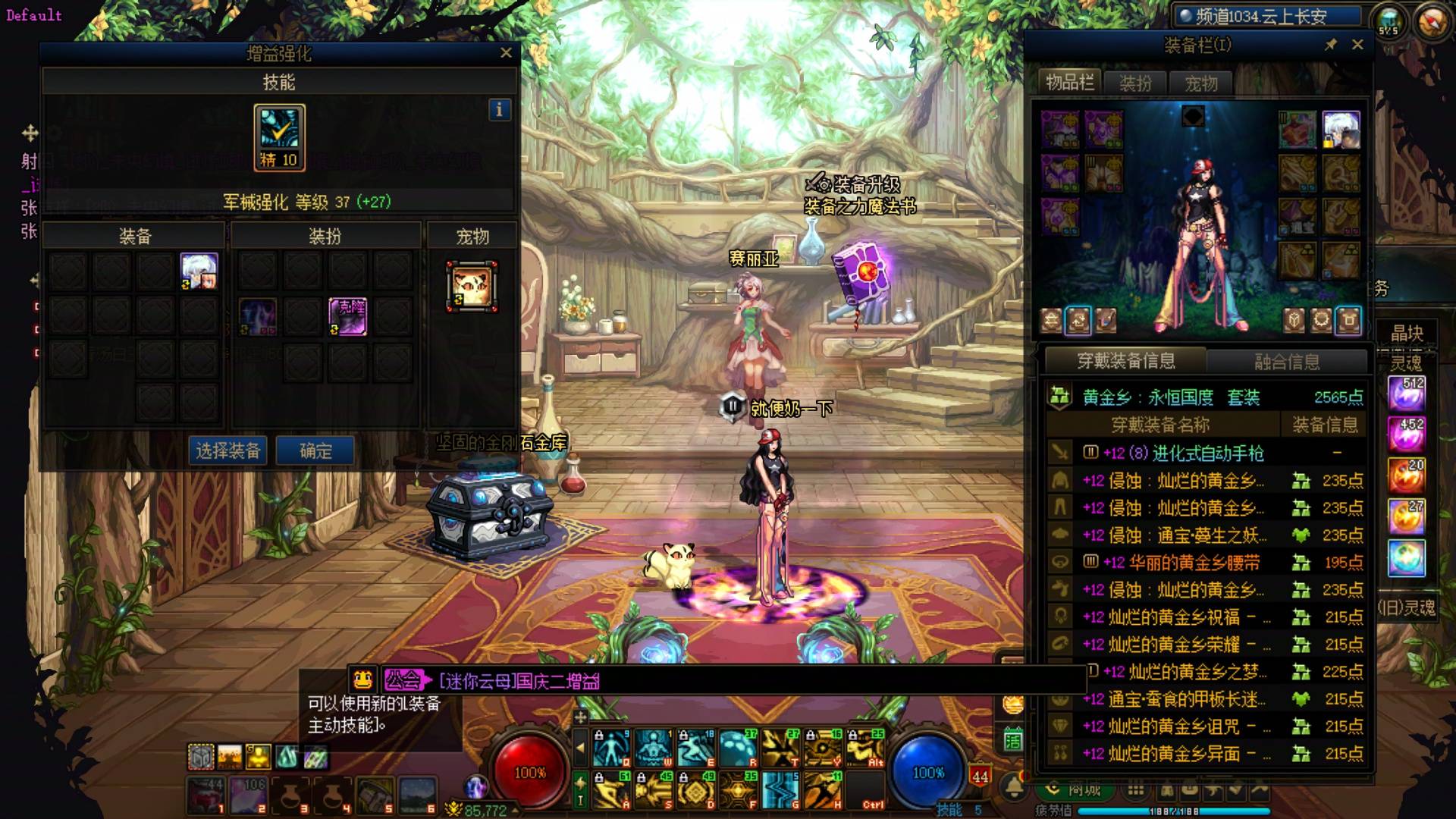Select the 进化式自动手枪 weapon row
The height and width of the screenshot is (819, 1456).
click(x=1207, y=453)
